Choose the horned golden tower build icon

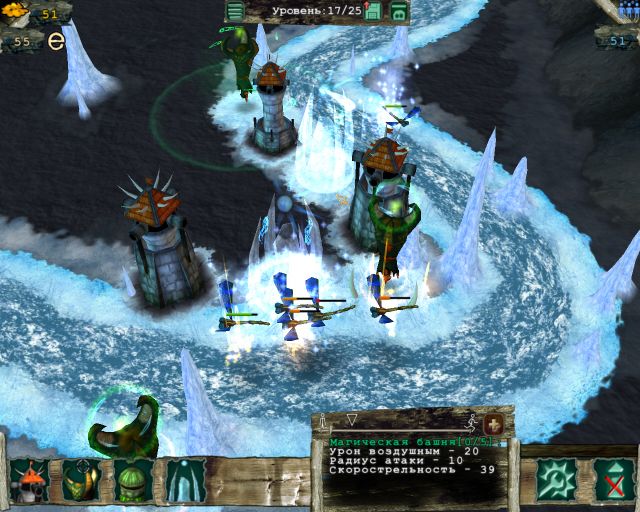click(81, 480)
